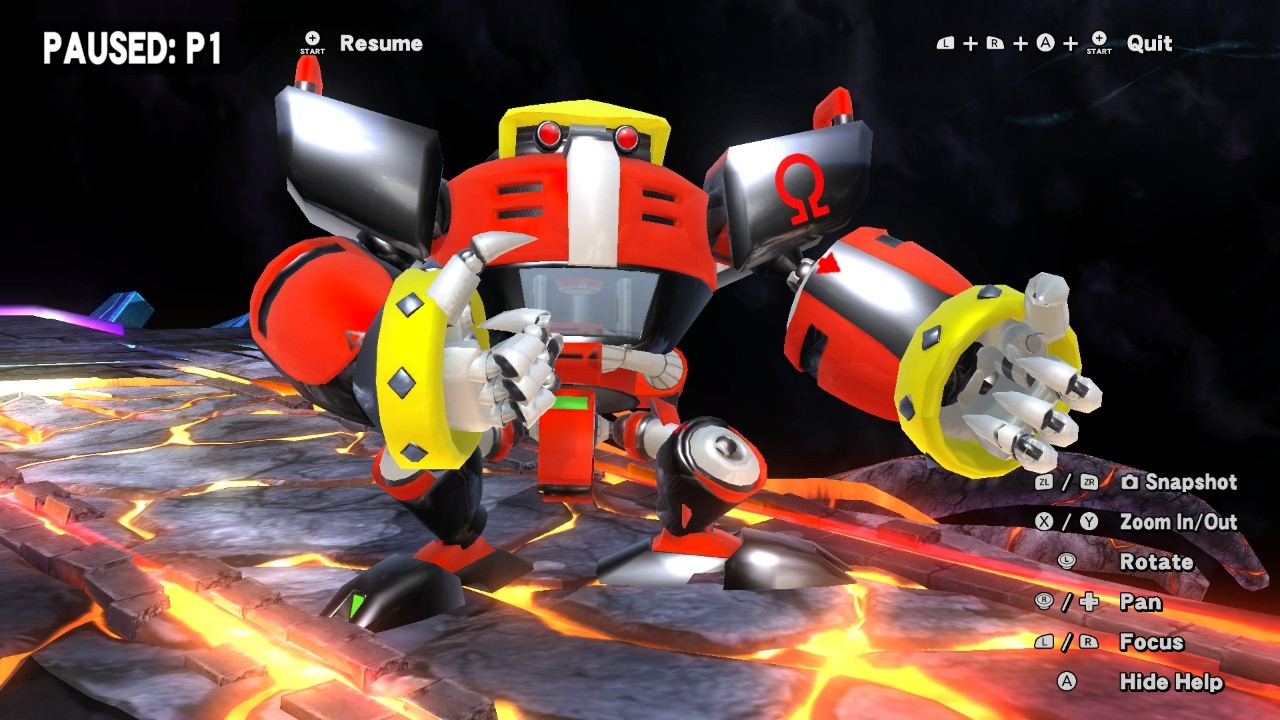Select the ZL button icon beside Snapshot
This screenshot has height=720, width=1280.
pyautogui.click(x=1043, y=483)
